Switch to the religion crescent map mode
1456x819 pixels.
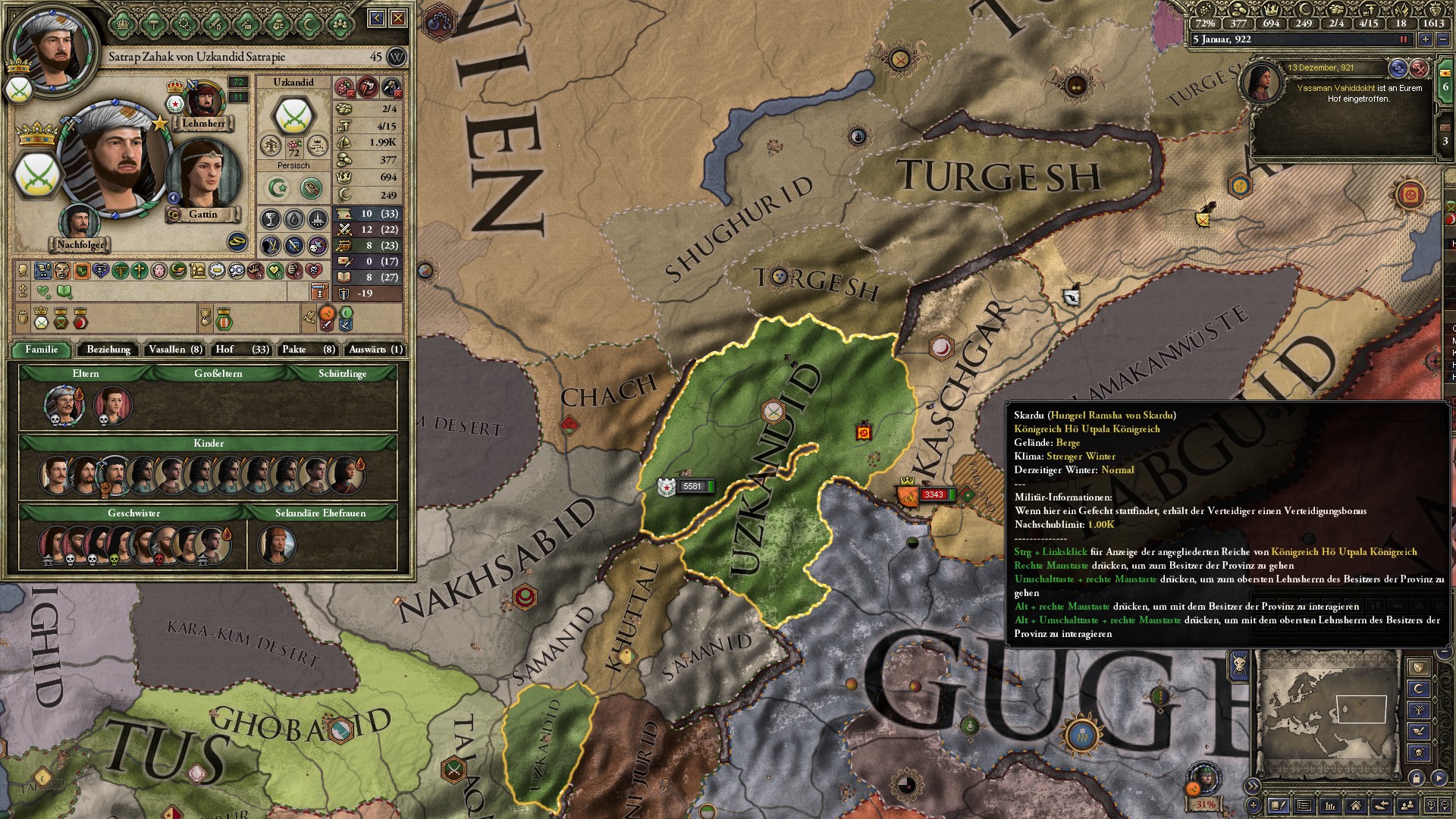[x=1419, y=689]
